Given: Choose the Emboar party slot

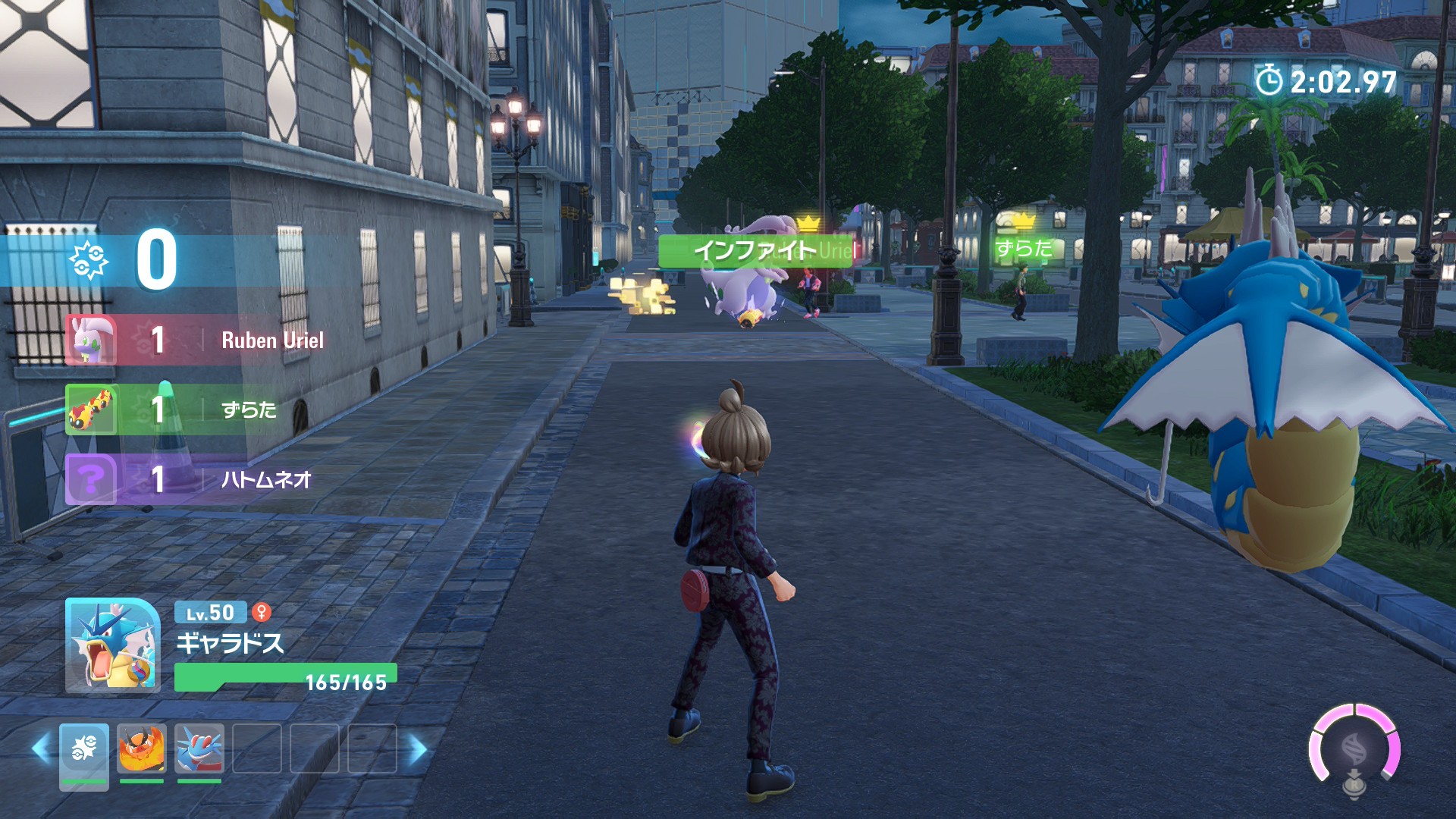Looking at the screenshot, I should (142, 749).
